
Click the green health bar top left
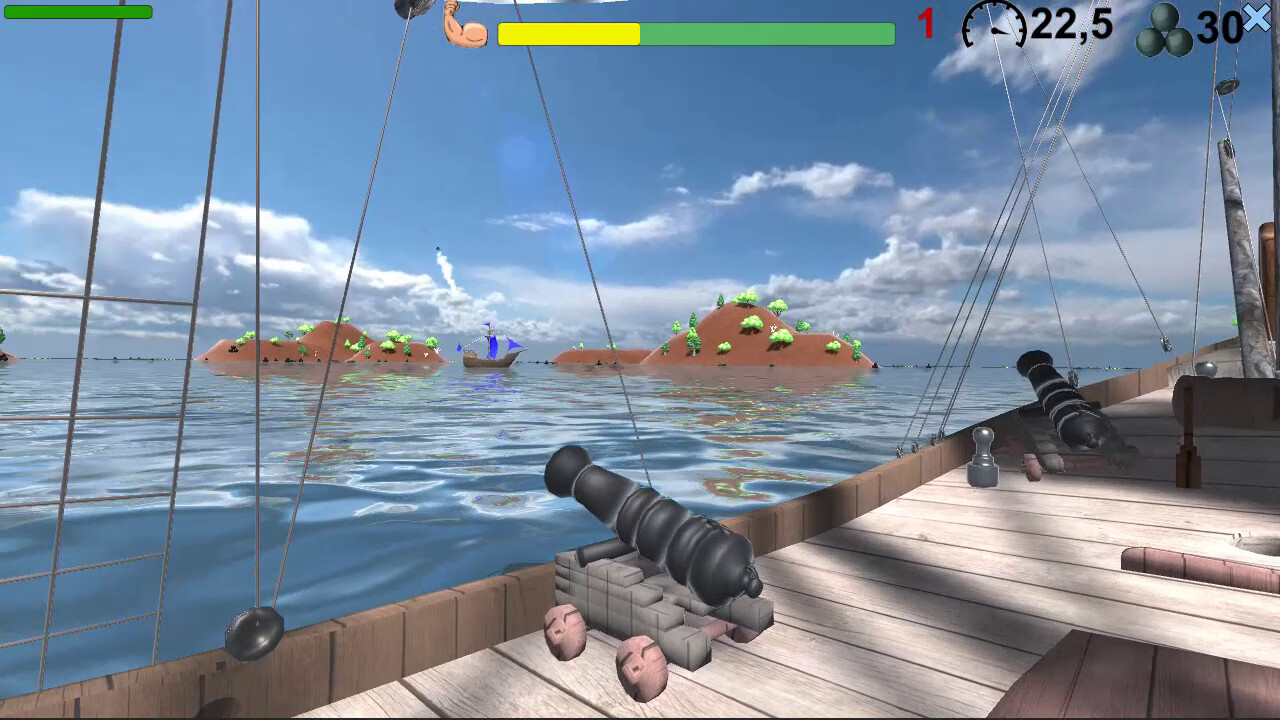(80, 13)
